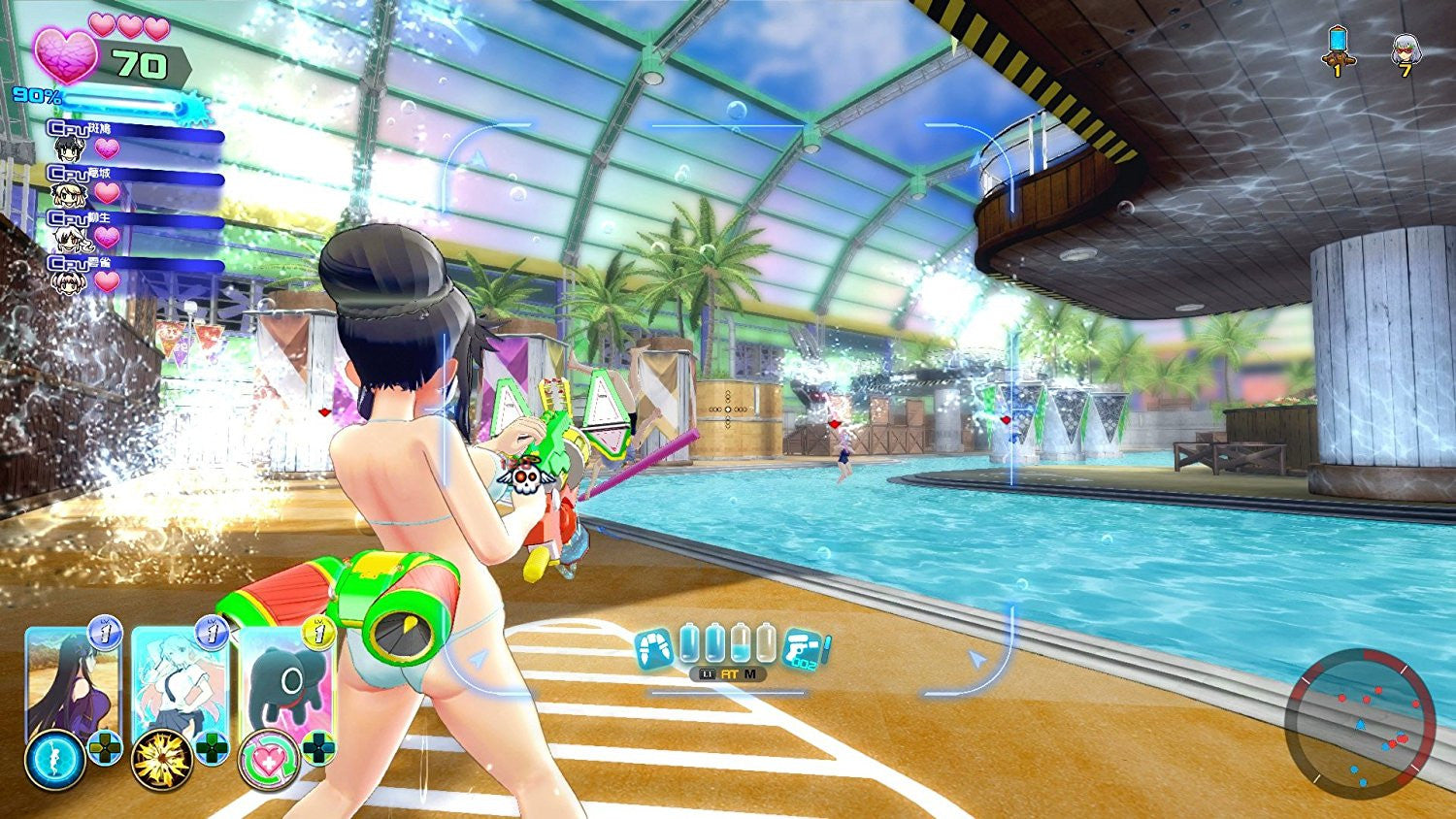Click the half-empty third water tank bottle
Image resolution: width=1456 pixels, height=819 pixels.
pyautogui.click(x=740, y=644)
